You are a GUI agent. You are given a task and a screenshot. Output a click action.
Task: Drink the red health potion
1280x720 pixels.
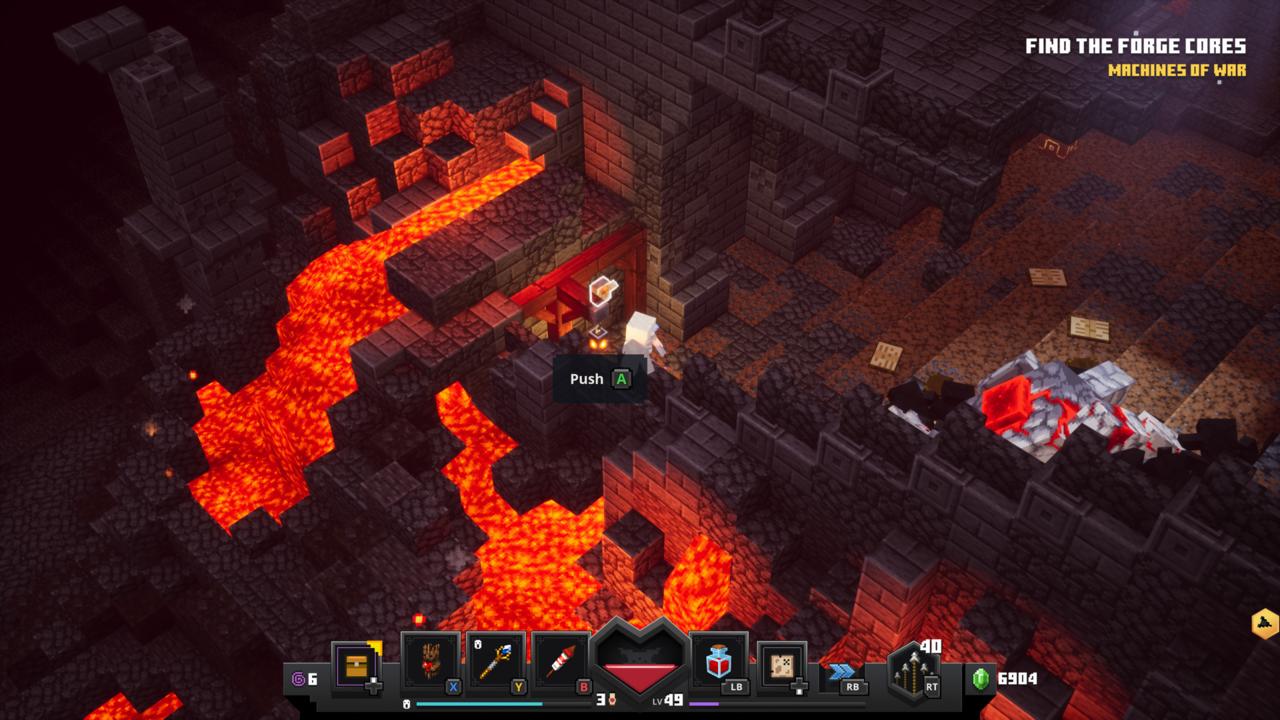[x=718, y=661]
